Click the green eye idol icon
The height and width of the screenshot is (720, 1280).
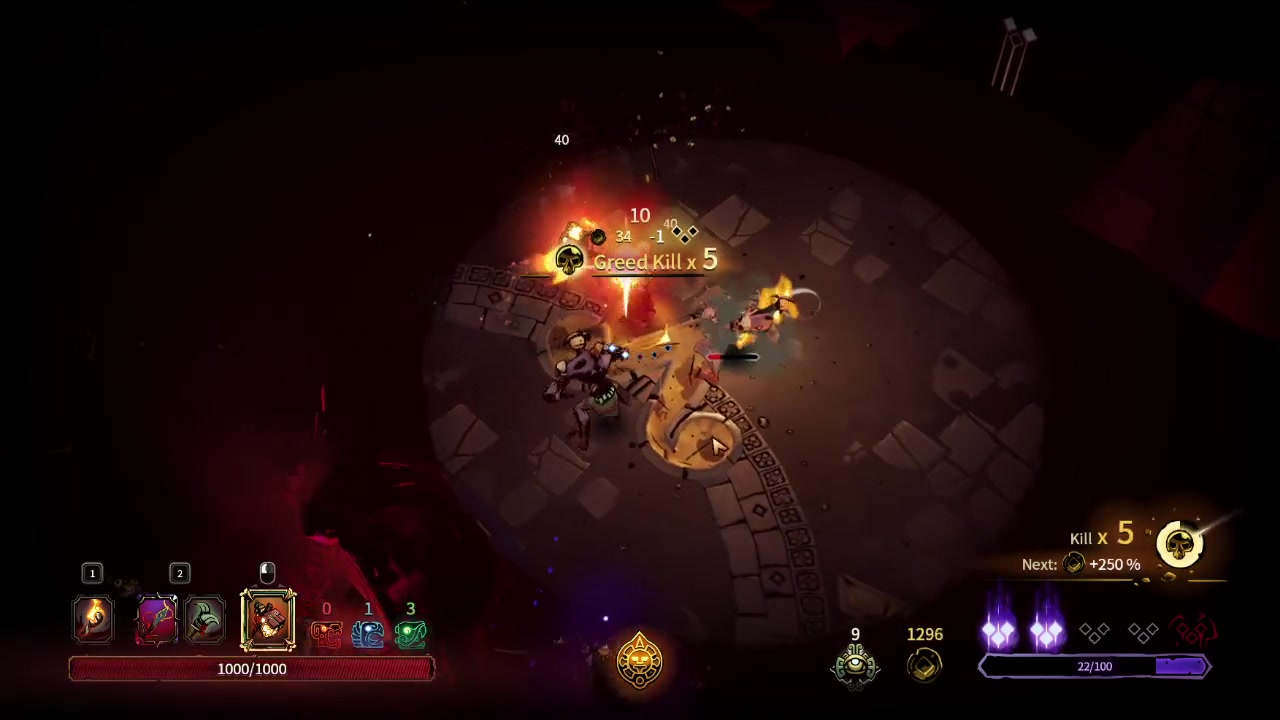click(x=855, y=664)
